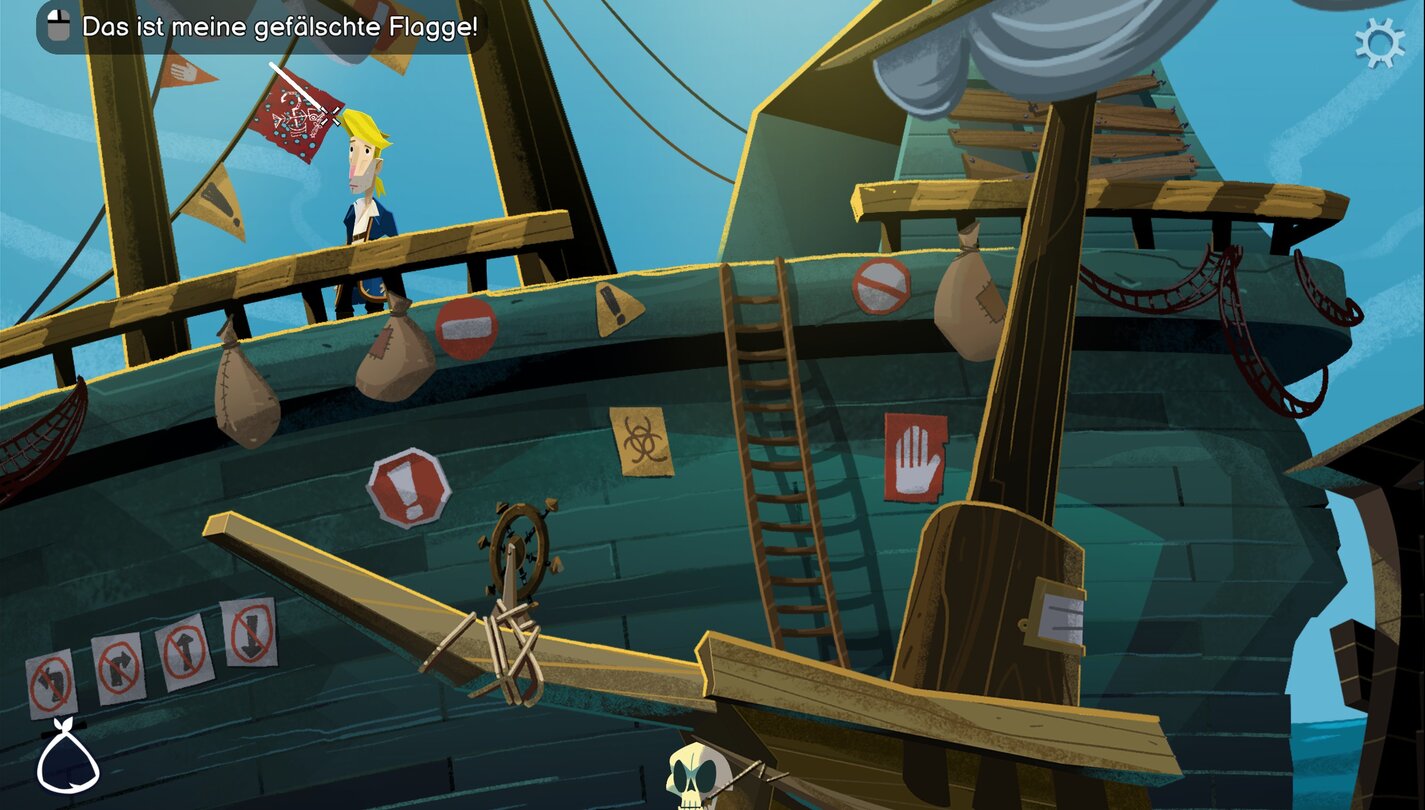1425x810 pixels.
Task: Open the settings via the gear icon
Action: click(x=1381, y=43)
